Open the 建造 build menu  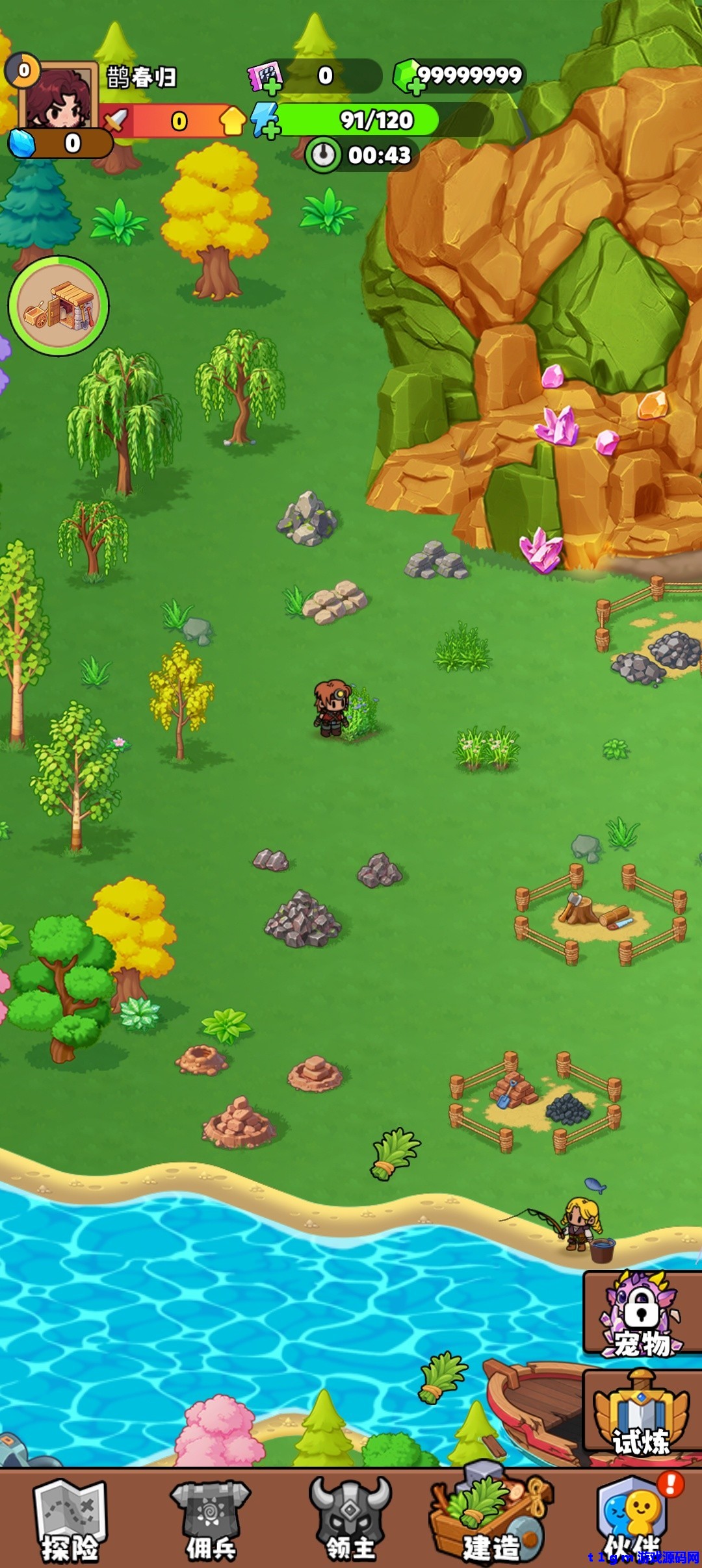pyautogui.click(x=492, y=1519)
